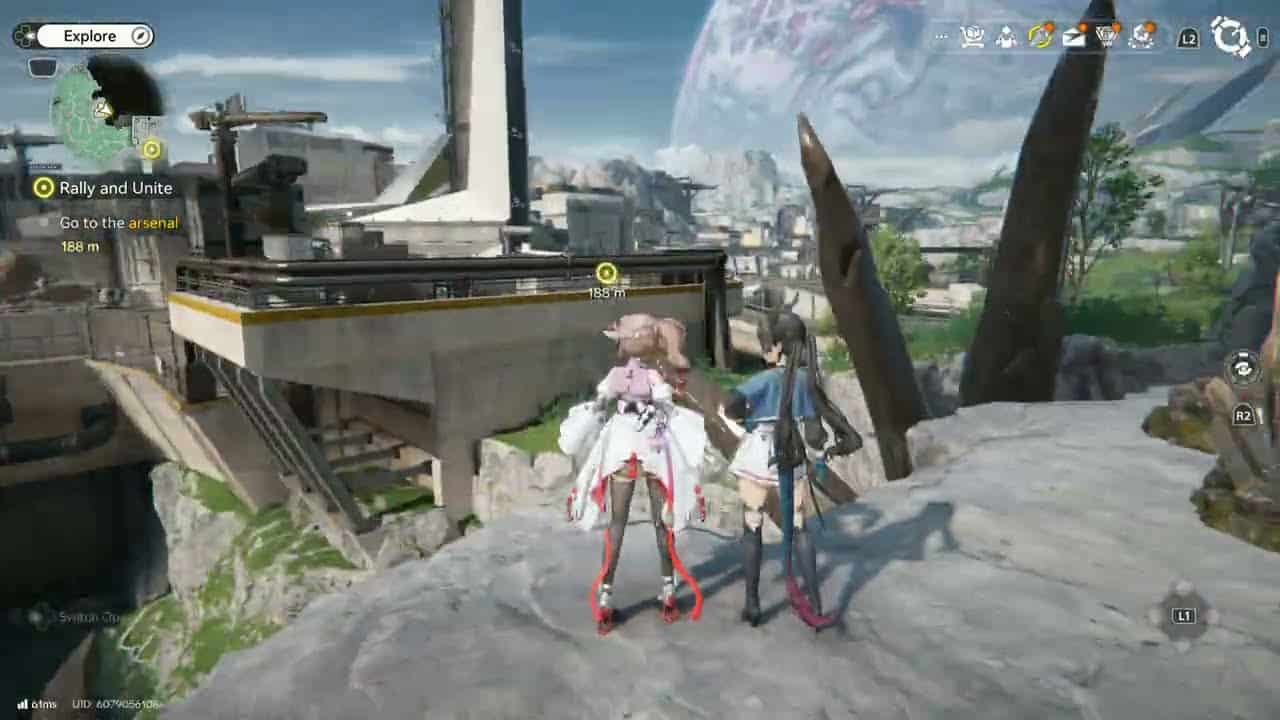Click the yellow-ringed event icon
This screenshot has height=720, width=1280.
tap(1040, 37)
